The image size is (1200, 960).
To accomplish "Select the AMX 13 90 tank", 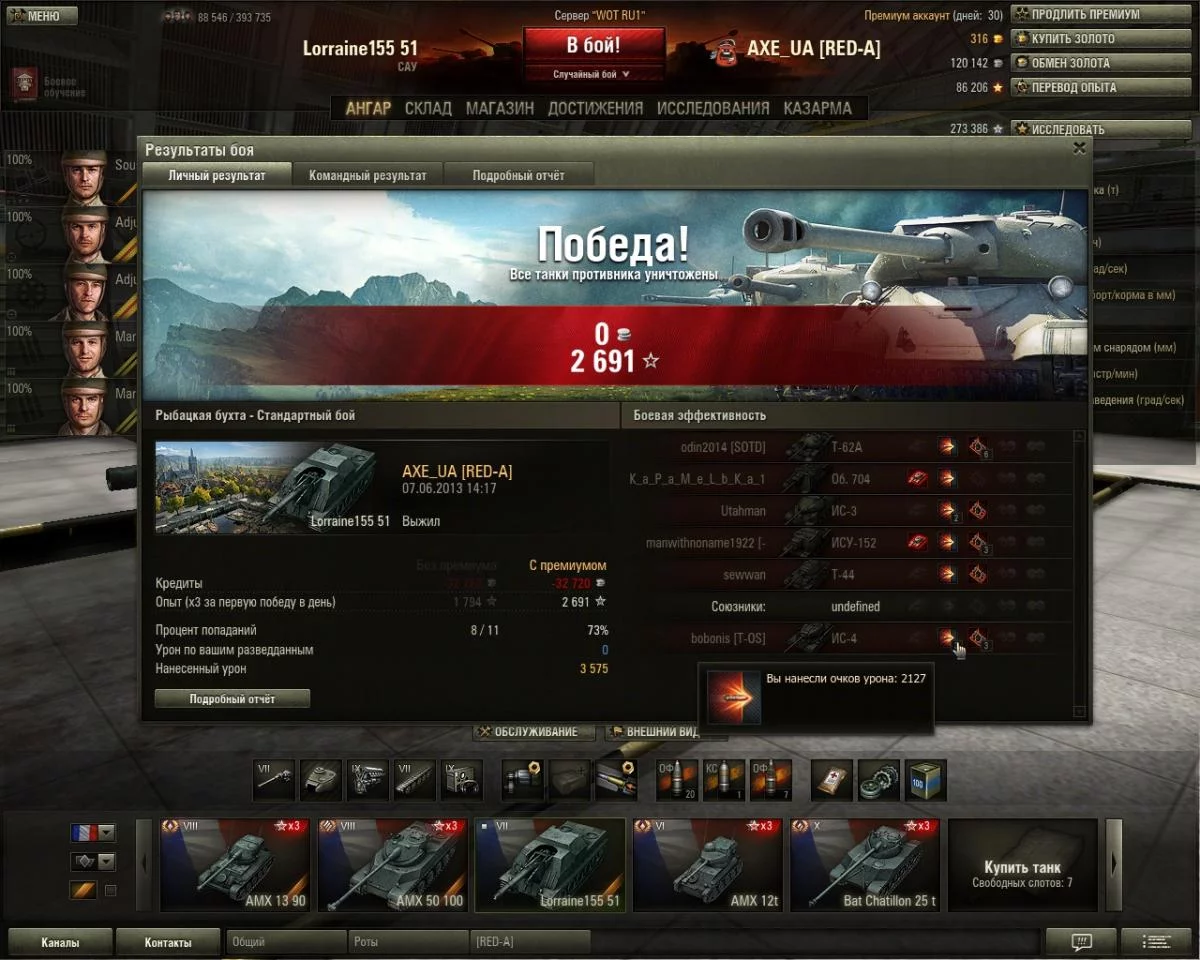I will [234, 865].
